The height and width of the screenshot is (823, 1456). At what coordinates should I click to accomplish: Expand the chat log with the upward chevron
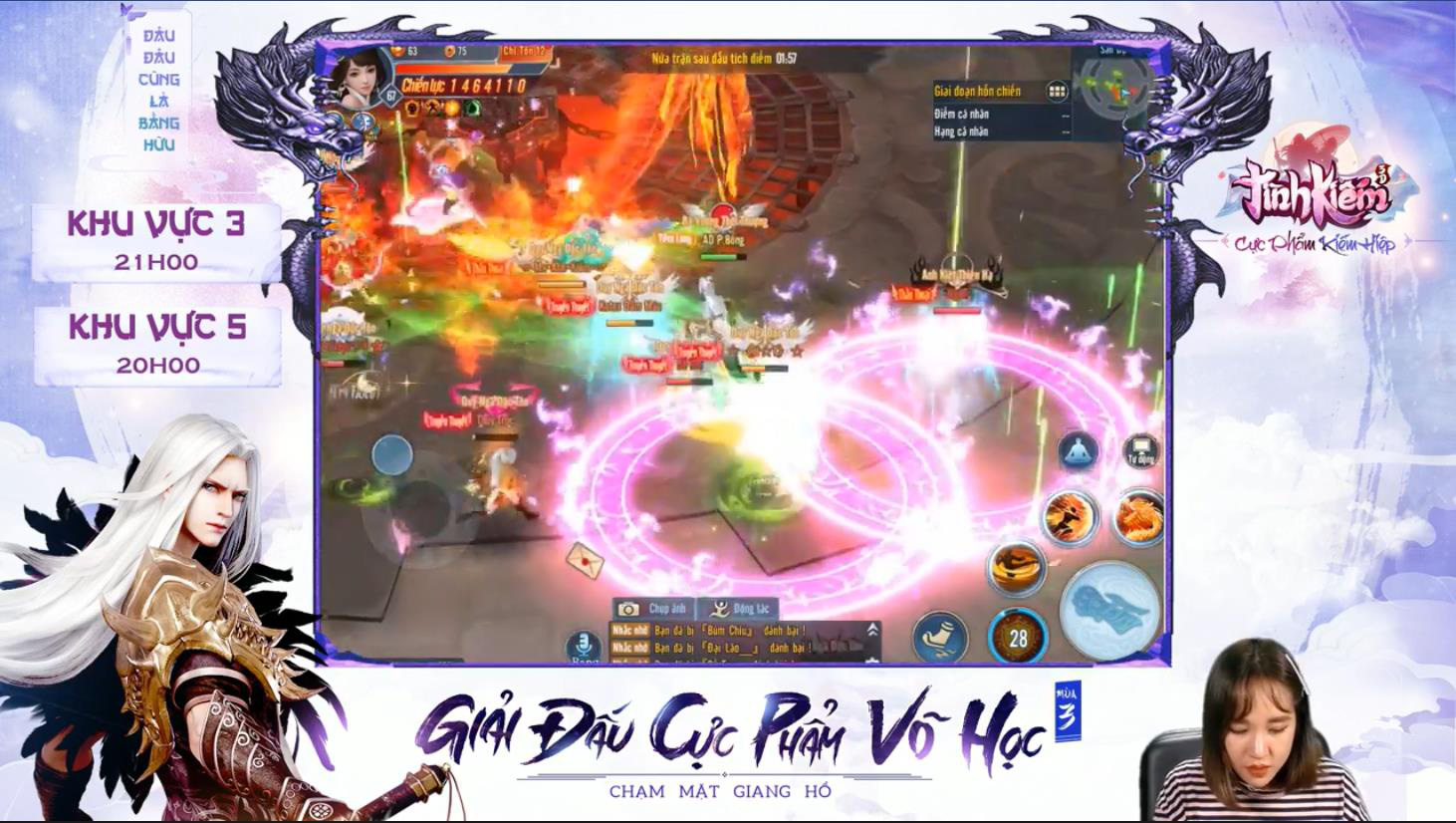click(872, 629)
